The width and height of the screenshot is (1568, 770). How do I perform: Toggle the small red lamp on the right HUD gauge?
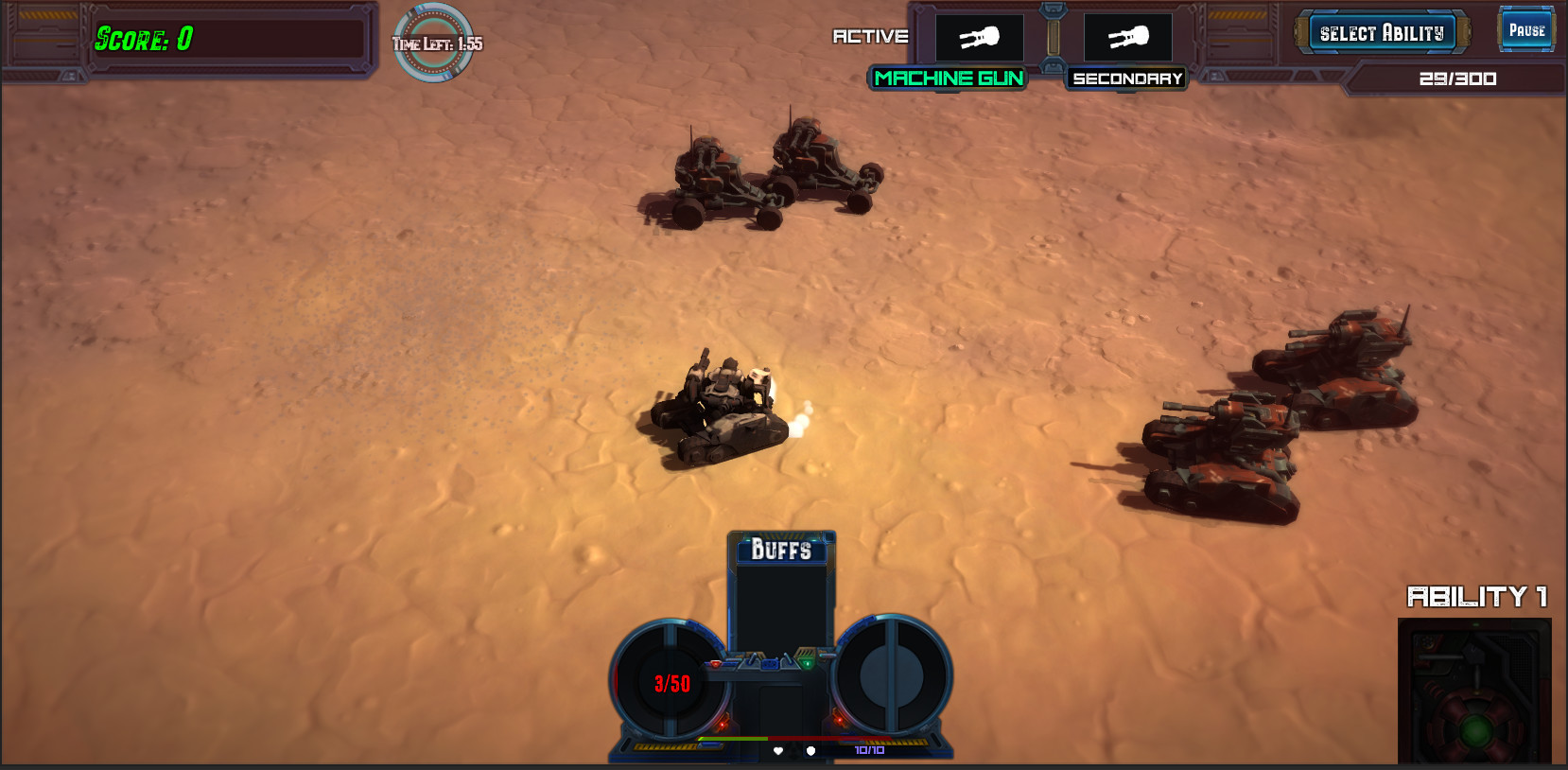[x=839, y=721]
